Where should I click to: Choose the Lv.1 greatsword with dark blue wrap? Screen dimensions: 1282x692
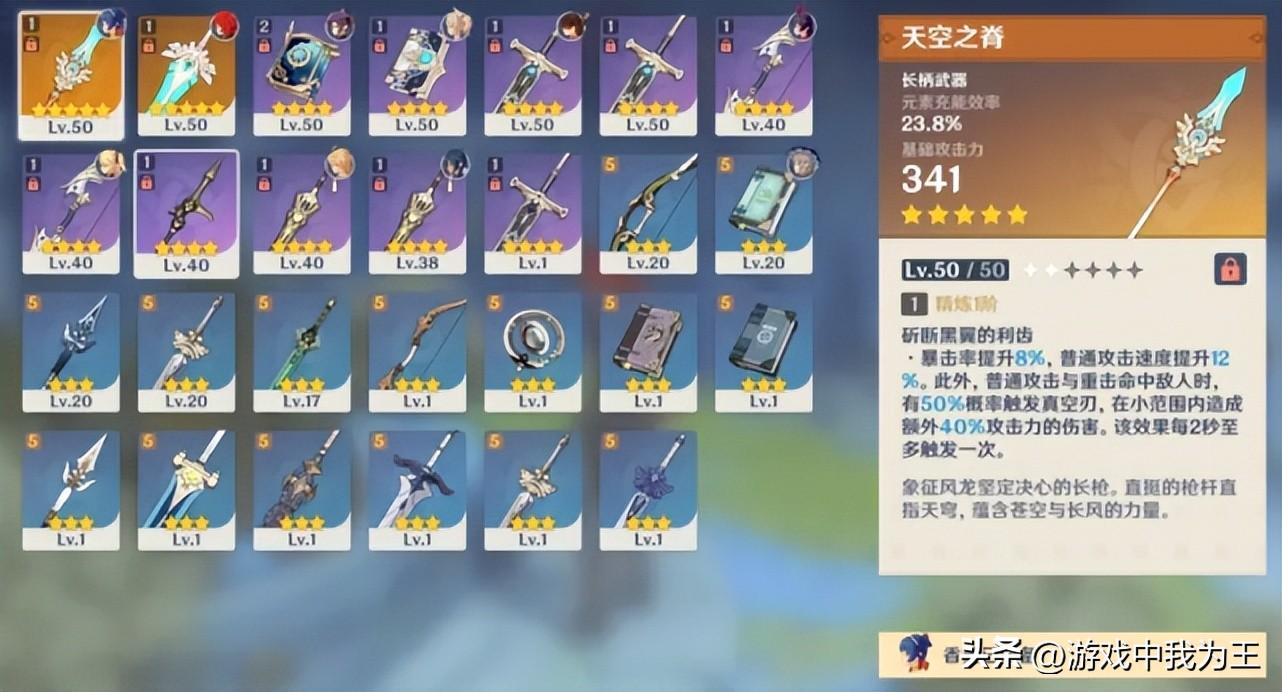pyautogui.click(x=417, y=488)
